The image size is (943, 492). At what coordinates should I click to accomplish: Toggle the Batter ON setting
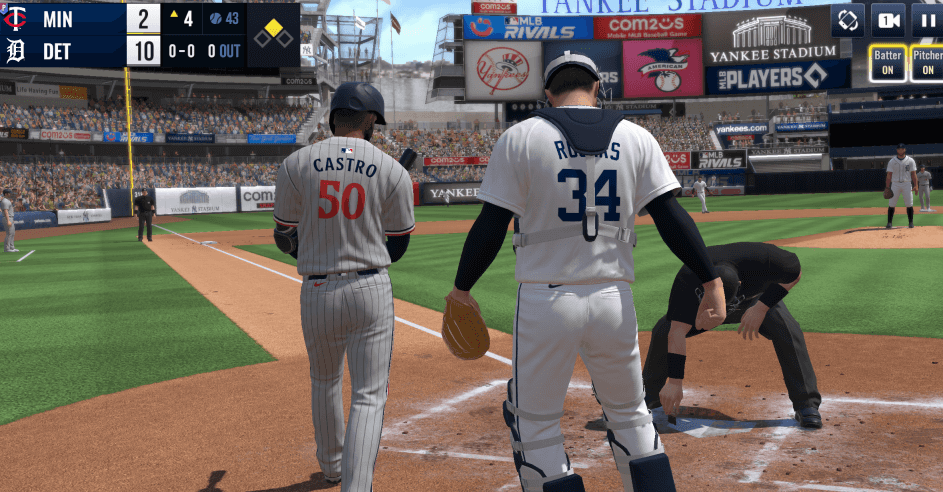(887, 64)
